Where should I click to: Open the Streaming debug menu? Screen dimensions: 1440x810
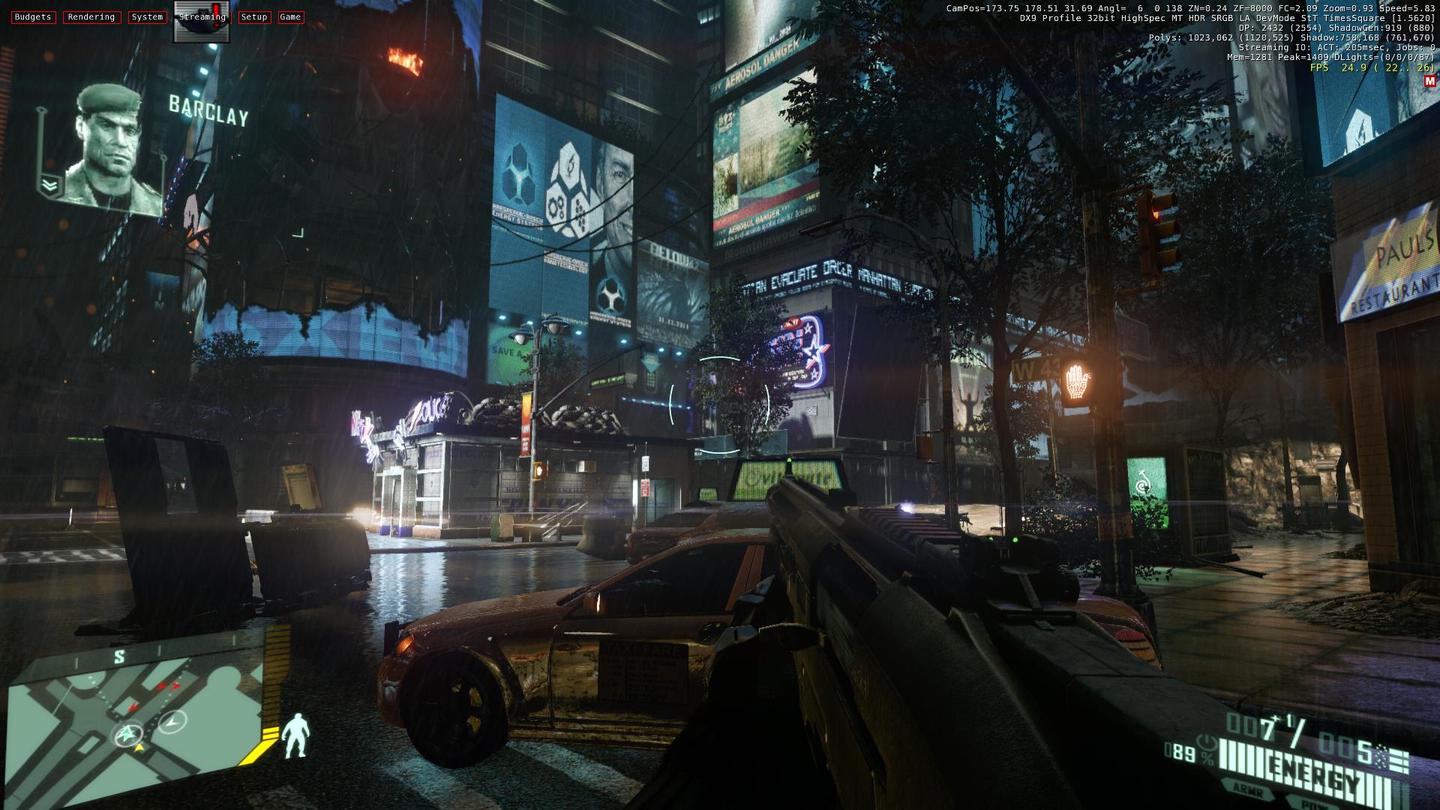202,18
